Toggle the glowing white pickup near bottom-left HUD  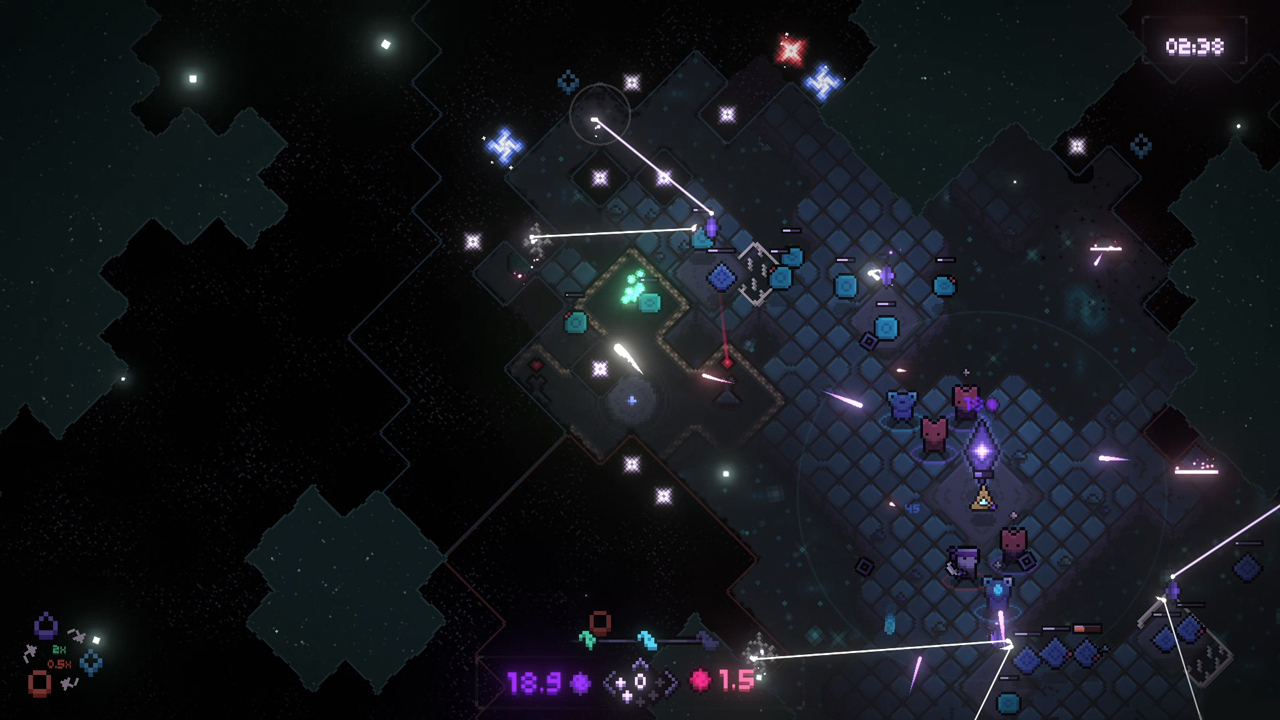(96, 639)
